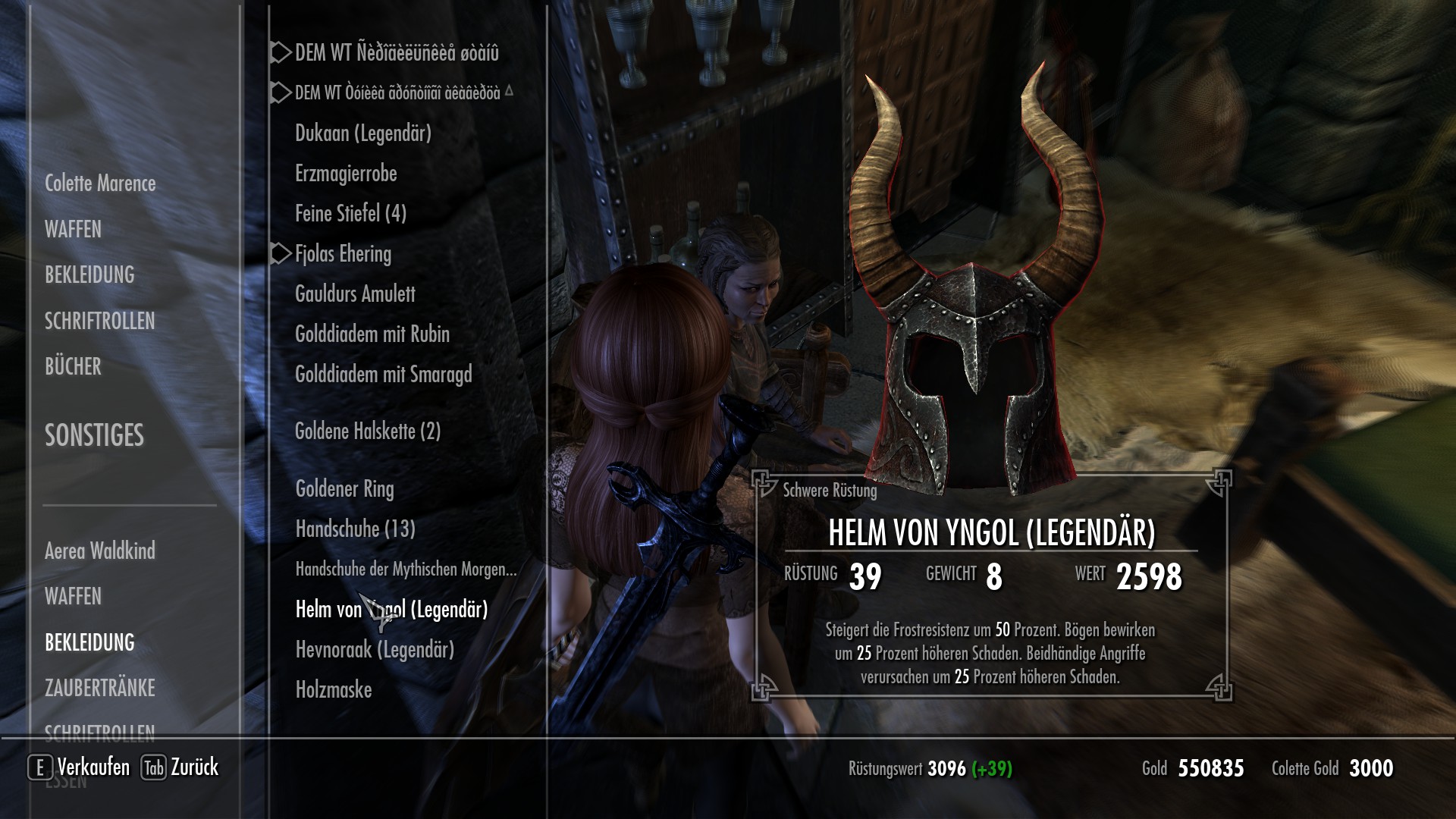Select Colette Marence's SCHRIFTROLLEN category
The image size is (1456, 819).
tap(99, 321)
